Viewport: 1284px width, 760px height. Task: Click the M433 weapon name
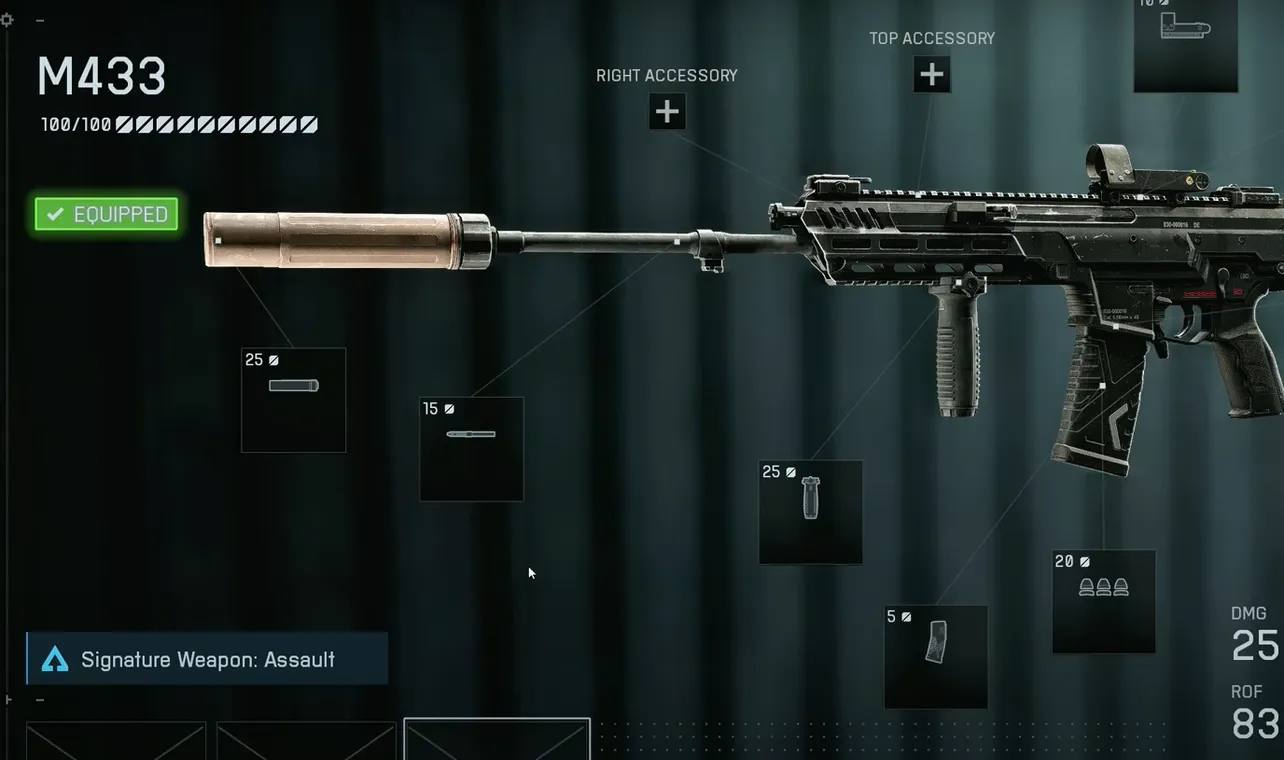pyautogui.click(x=100, y=76)
